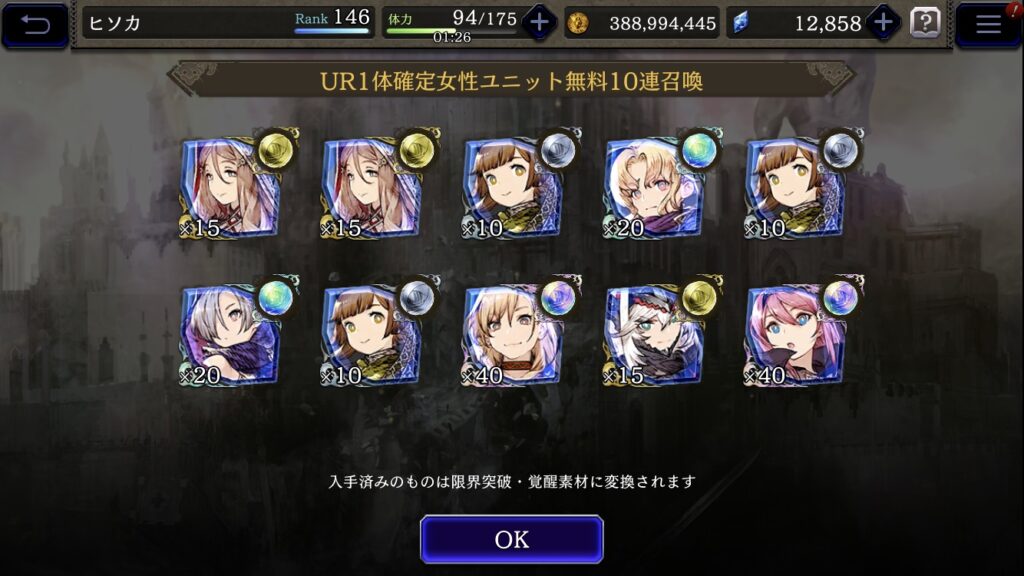View the pink-haired blue-eyed unit with x40
The width and height of the screenshot is (1024, 576).
click(796, 335)
